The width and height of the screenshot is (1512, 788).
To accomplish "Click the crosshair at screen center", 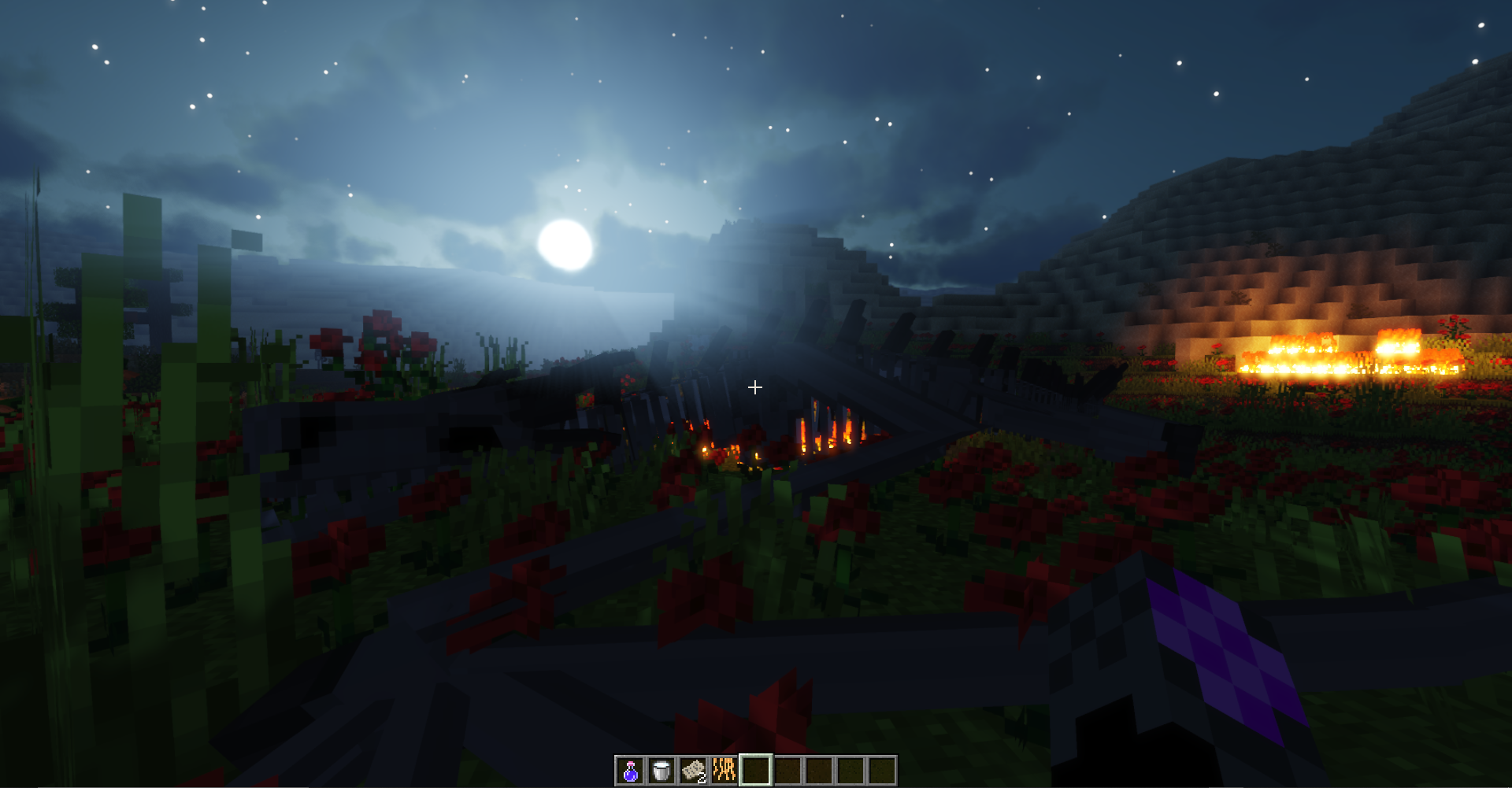I will point(755,387).
